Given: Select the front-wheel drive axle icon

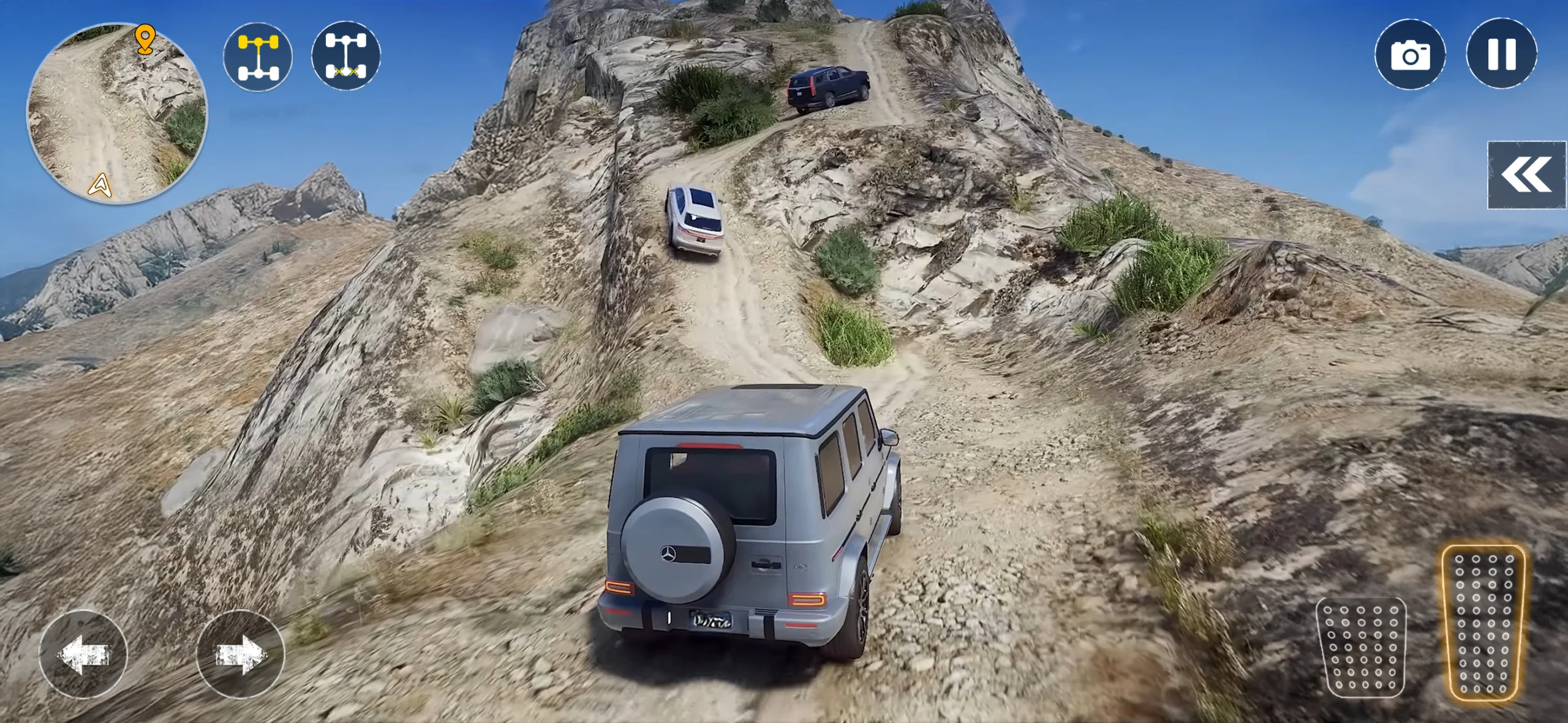Looking at the screenshot, I should coord(258,56).
